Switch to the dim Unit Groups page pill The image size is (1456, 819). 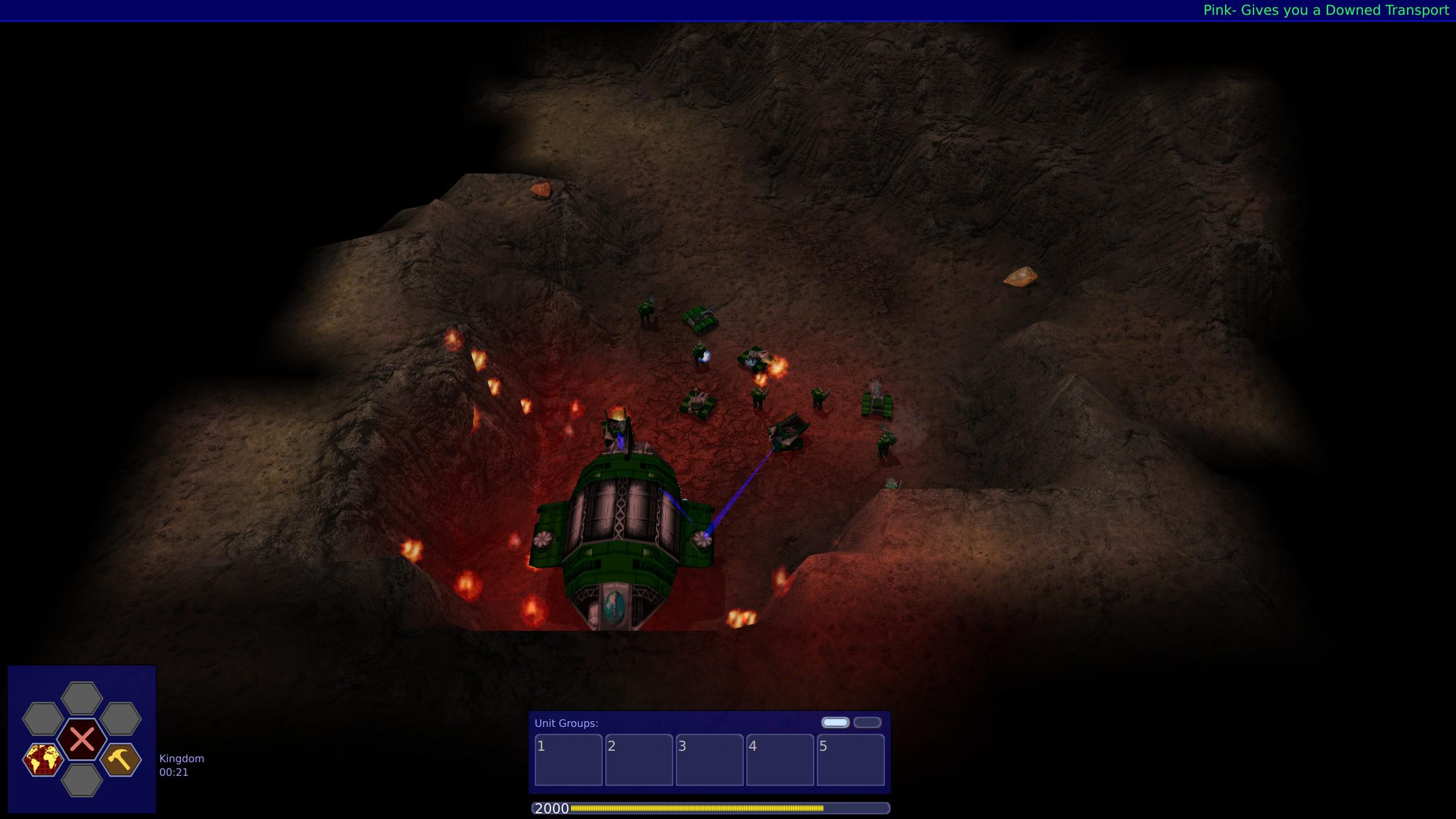pos(867,722)
